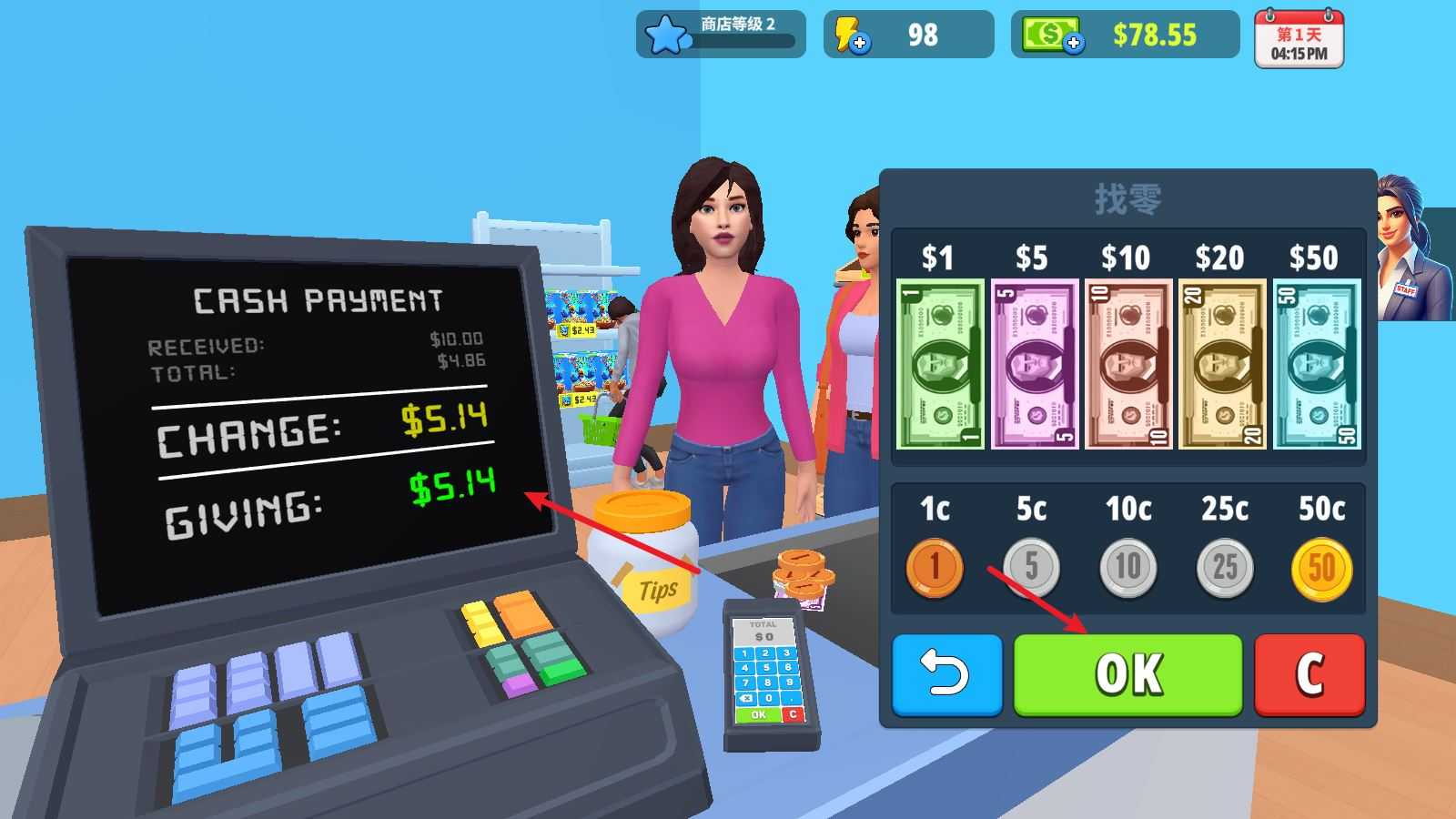Screen dimensions: 1456x819
Task: Add a 1c copper coin
Action: [935, 567]
